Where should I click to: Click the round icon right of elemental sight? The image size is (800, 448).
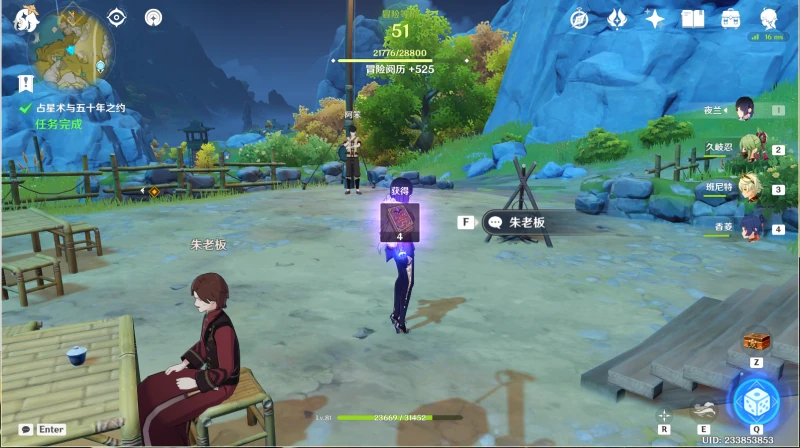coord(153,17)
